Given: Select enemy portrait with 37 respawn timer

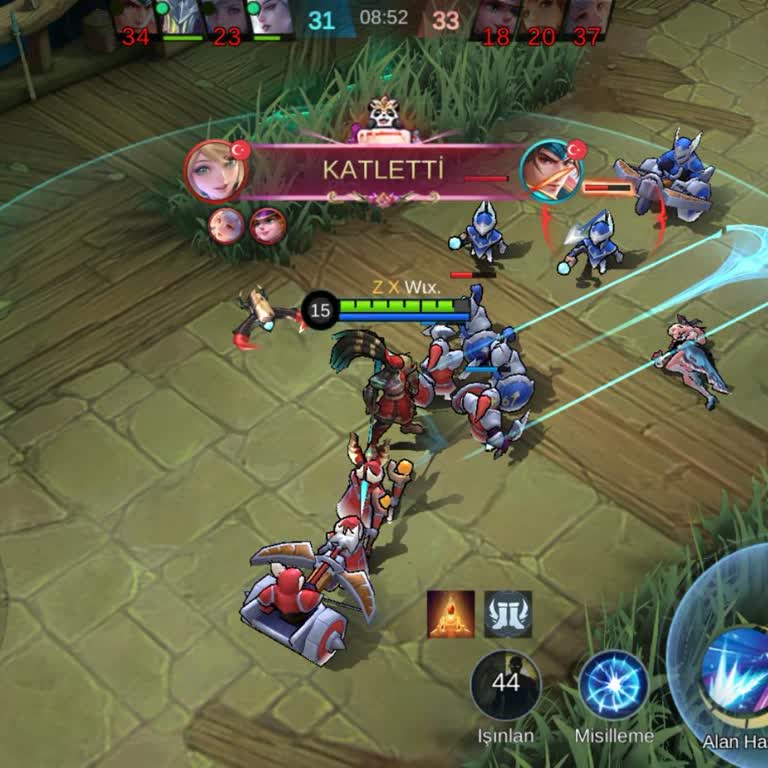Looking at the screenshot, I should pos(587,20).
